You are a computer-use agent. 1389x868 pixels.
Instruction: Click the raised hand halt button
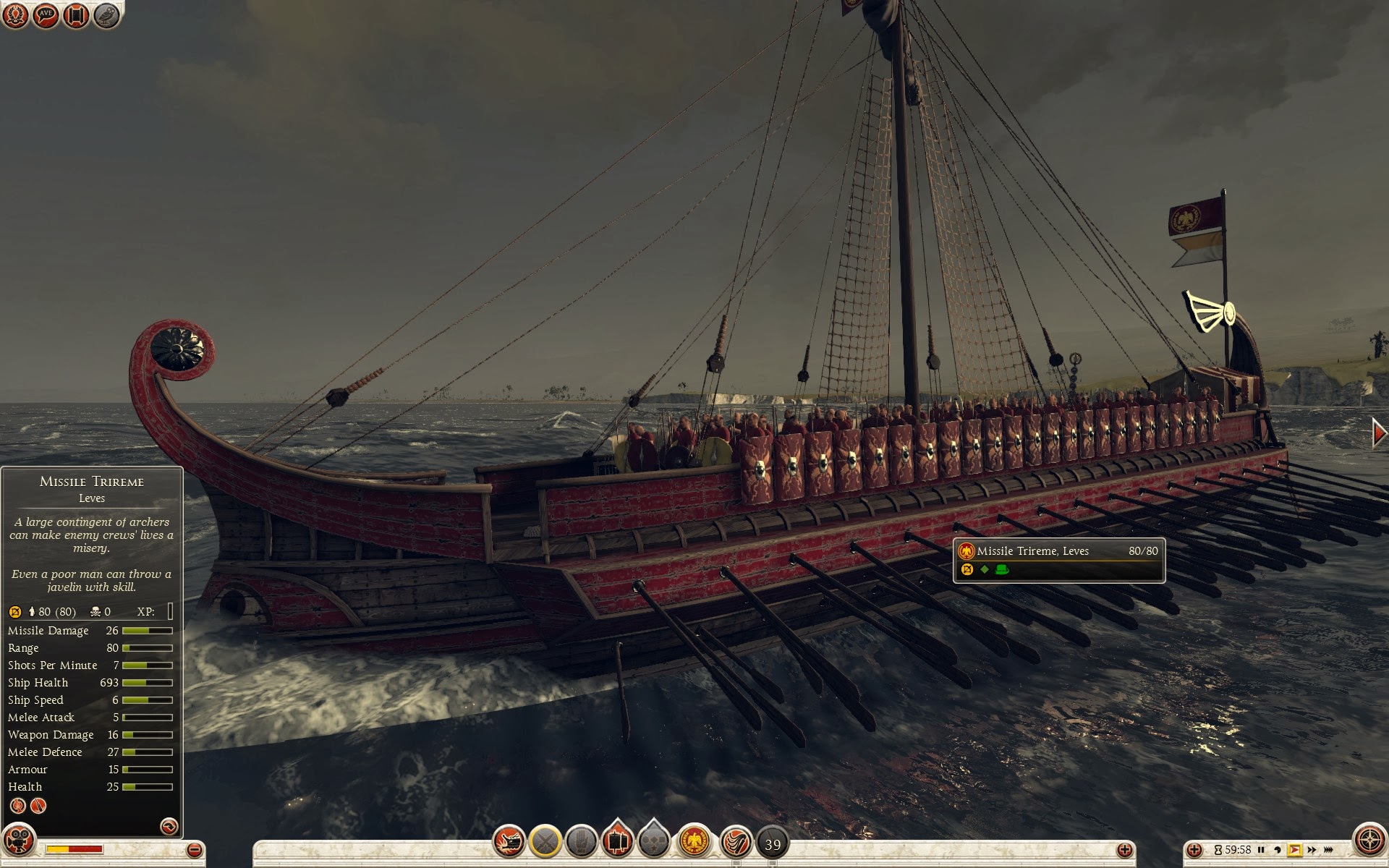(581, 841)
